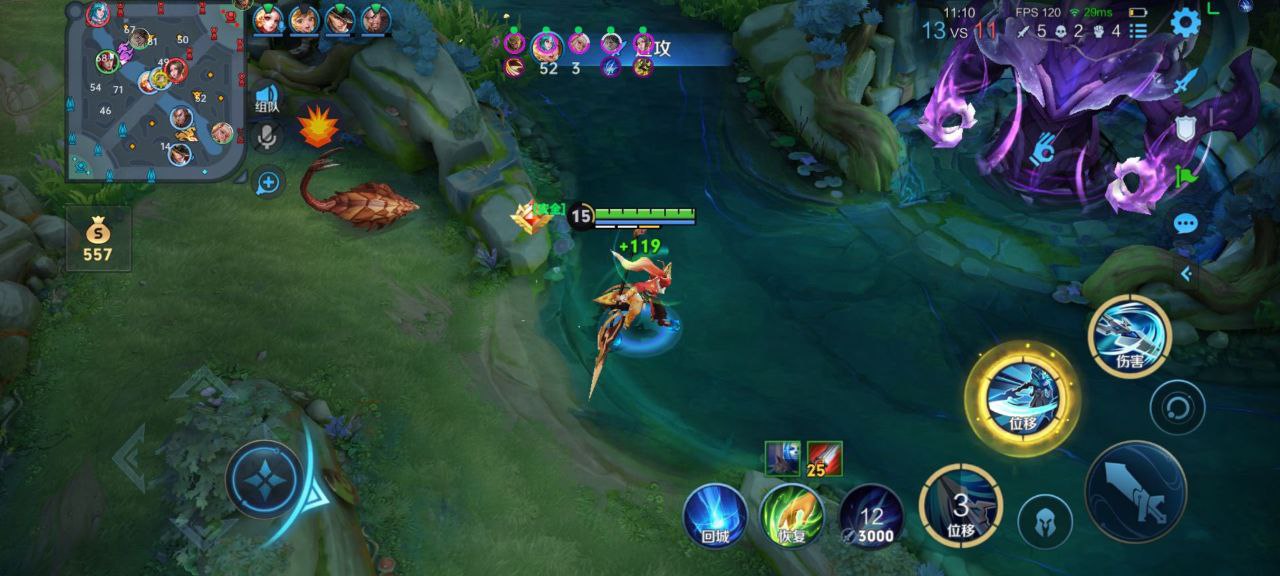
Task: Send the crossed-swords attack signal
Action: pyautogui.click(x=1186, y=82)
